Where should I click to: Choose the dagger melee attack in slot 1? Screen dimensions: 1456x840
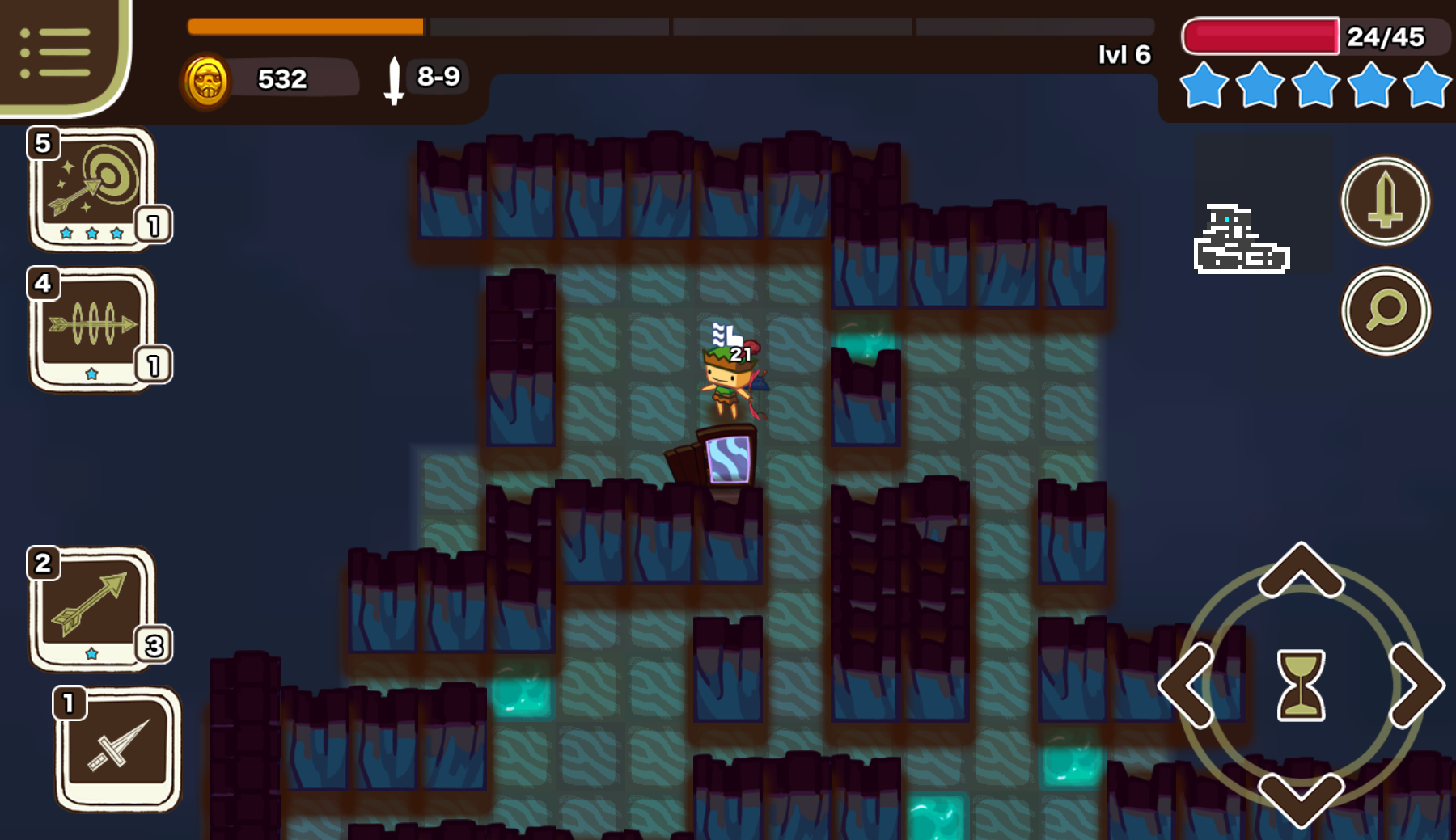coord(118,749)
